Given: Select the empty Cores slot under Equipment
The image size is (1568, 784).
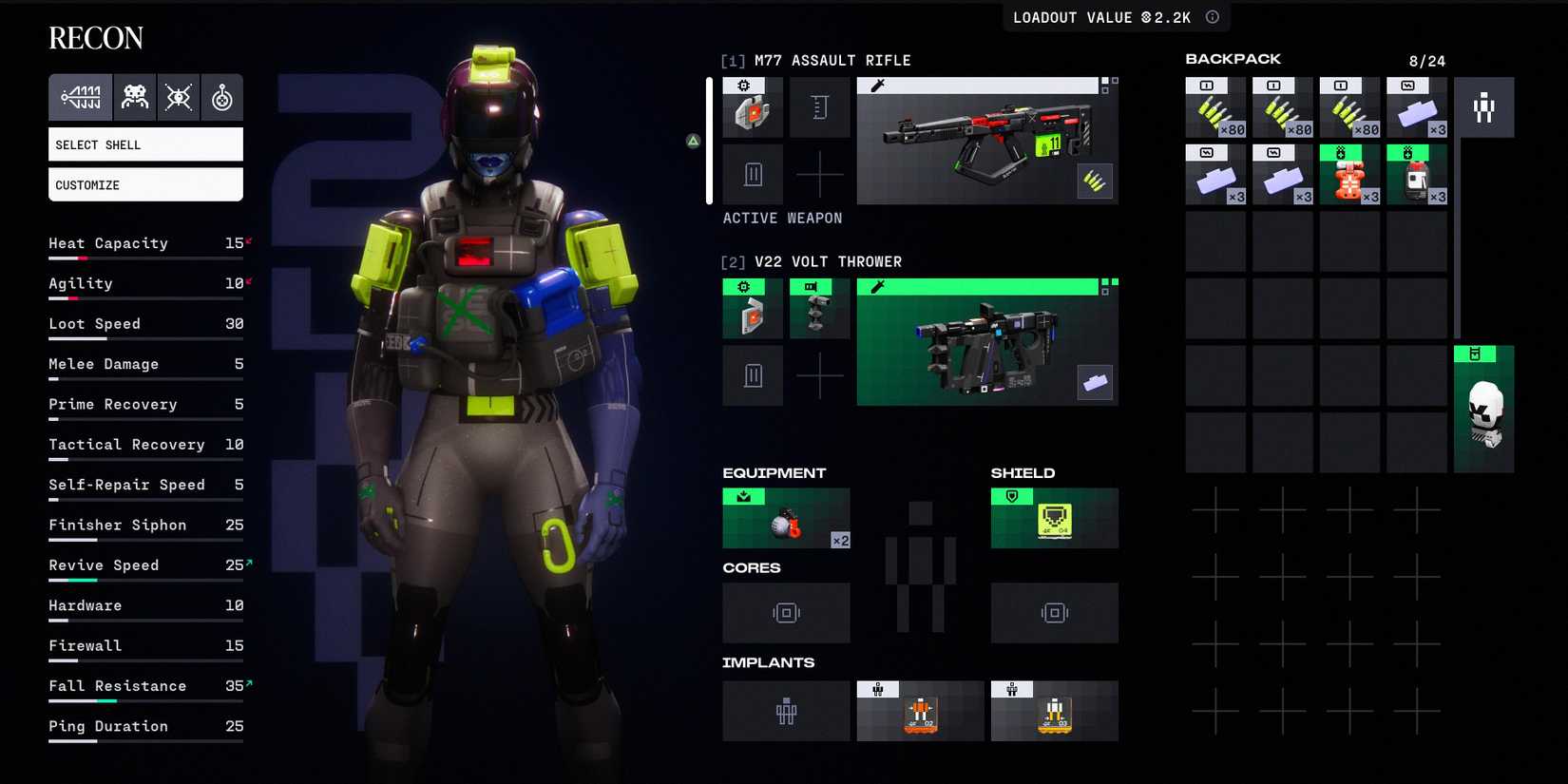Looking at the screenshot, I should (x=786, y=613).
